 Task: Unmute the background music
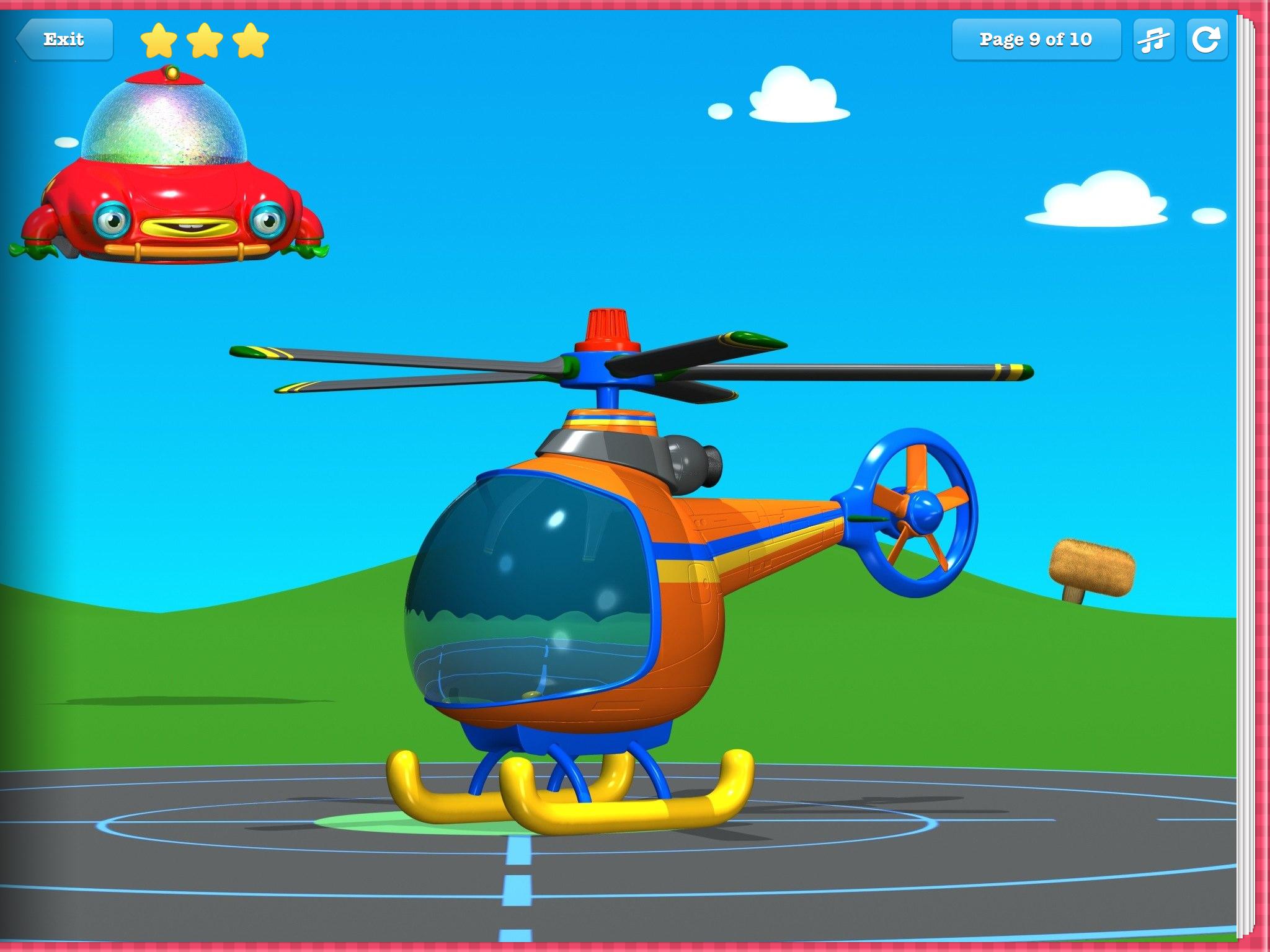1154,39
